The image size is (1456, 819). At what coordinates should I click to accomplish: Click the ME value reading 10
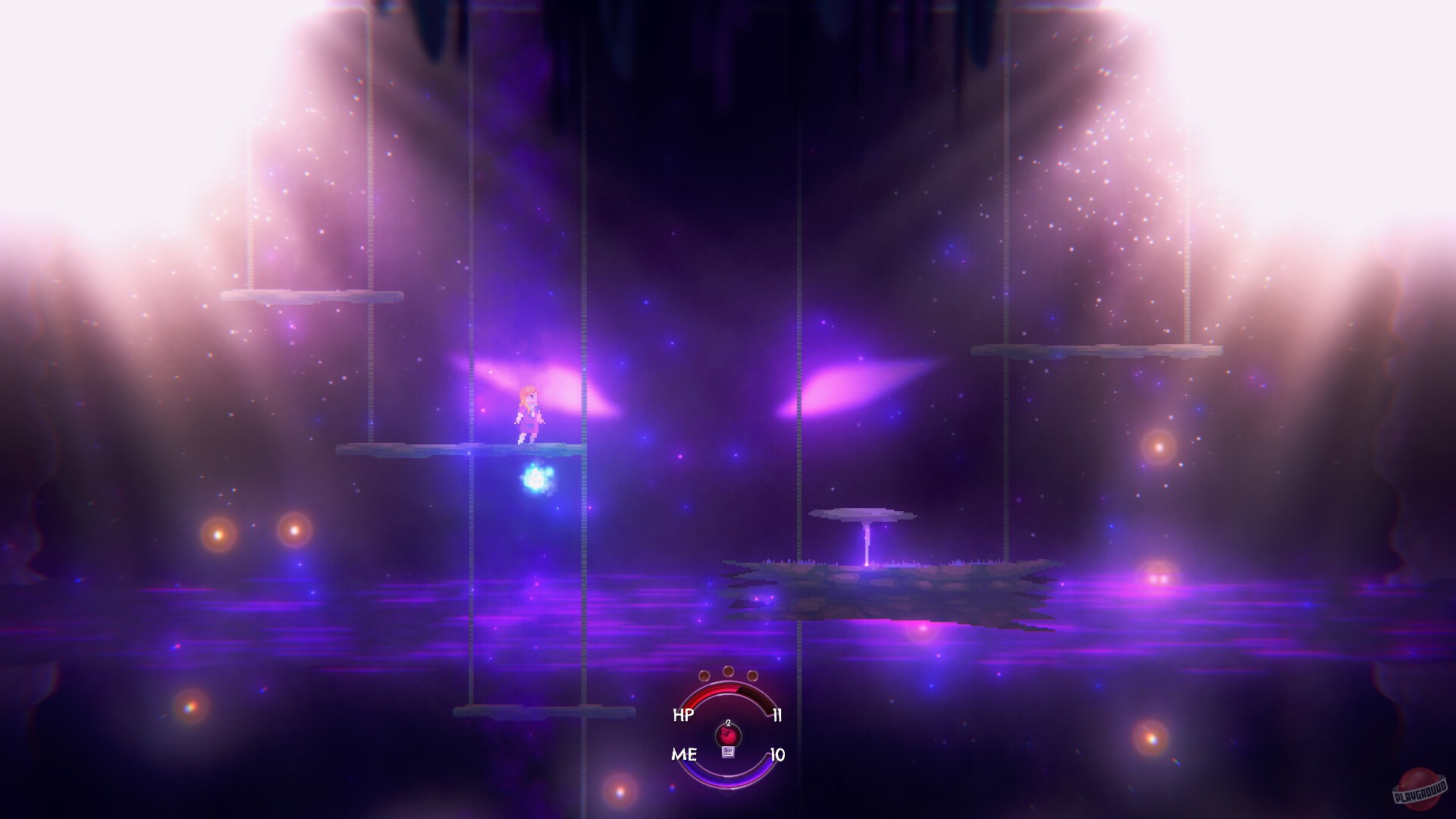tap(778, 754)
